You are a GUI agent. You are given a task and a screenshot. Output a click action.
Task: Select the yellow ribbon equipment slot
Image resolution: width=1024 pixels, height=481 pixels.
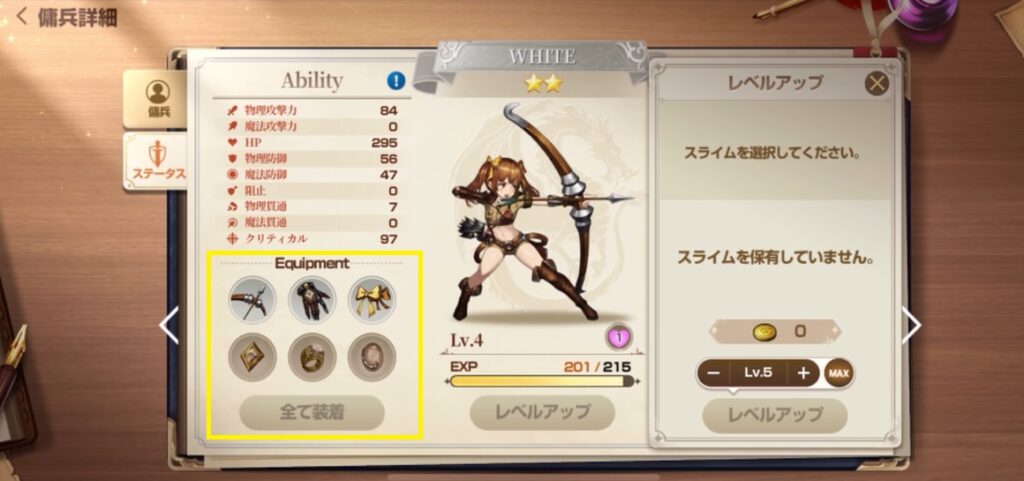coord(372,299)
